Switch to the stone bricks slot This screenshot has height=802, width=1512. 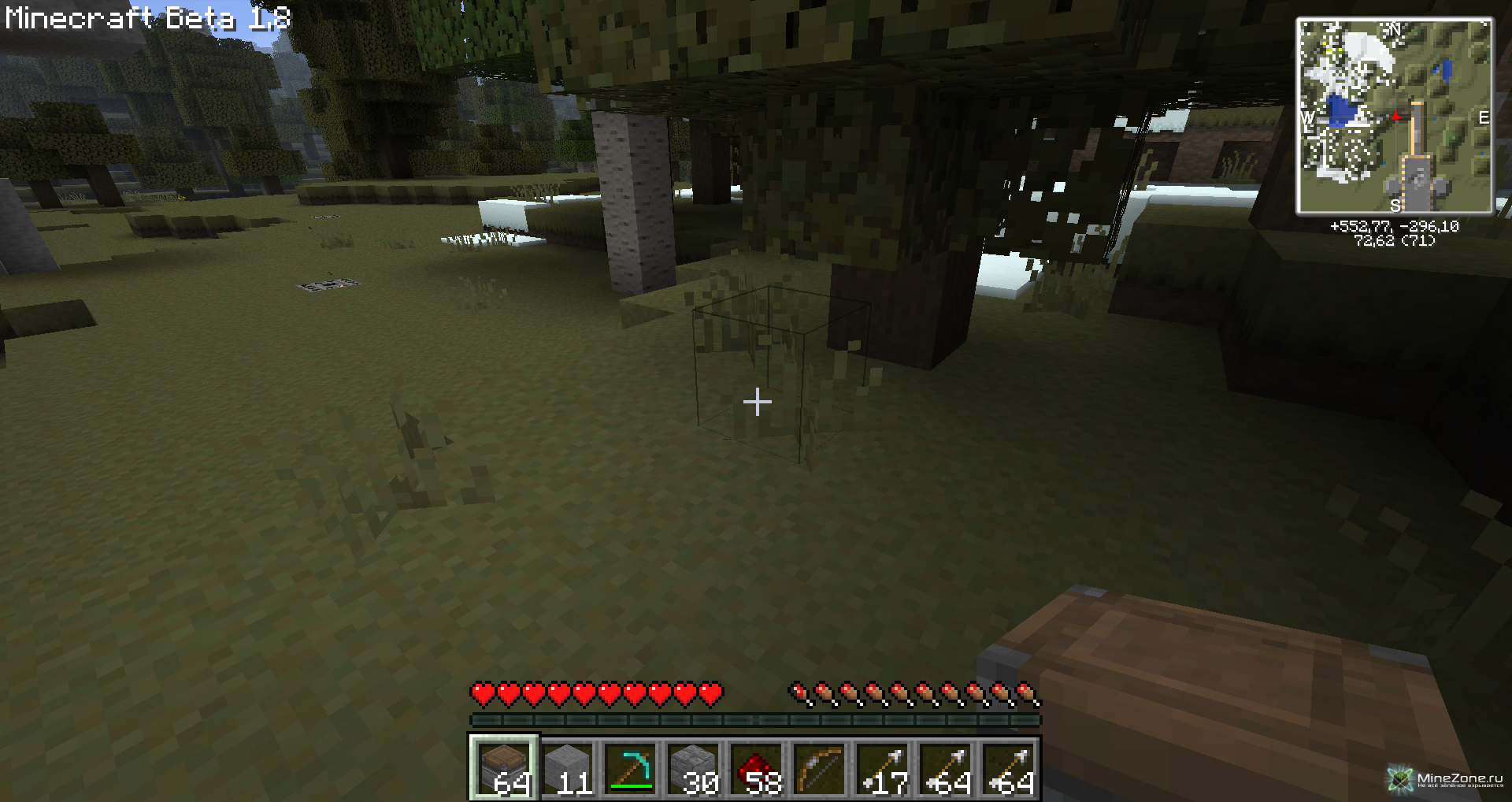pos(694,768)
